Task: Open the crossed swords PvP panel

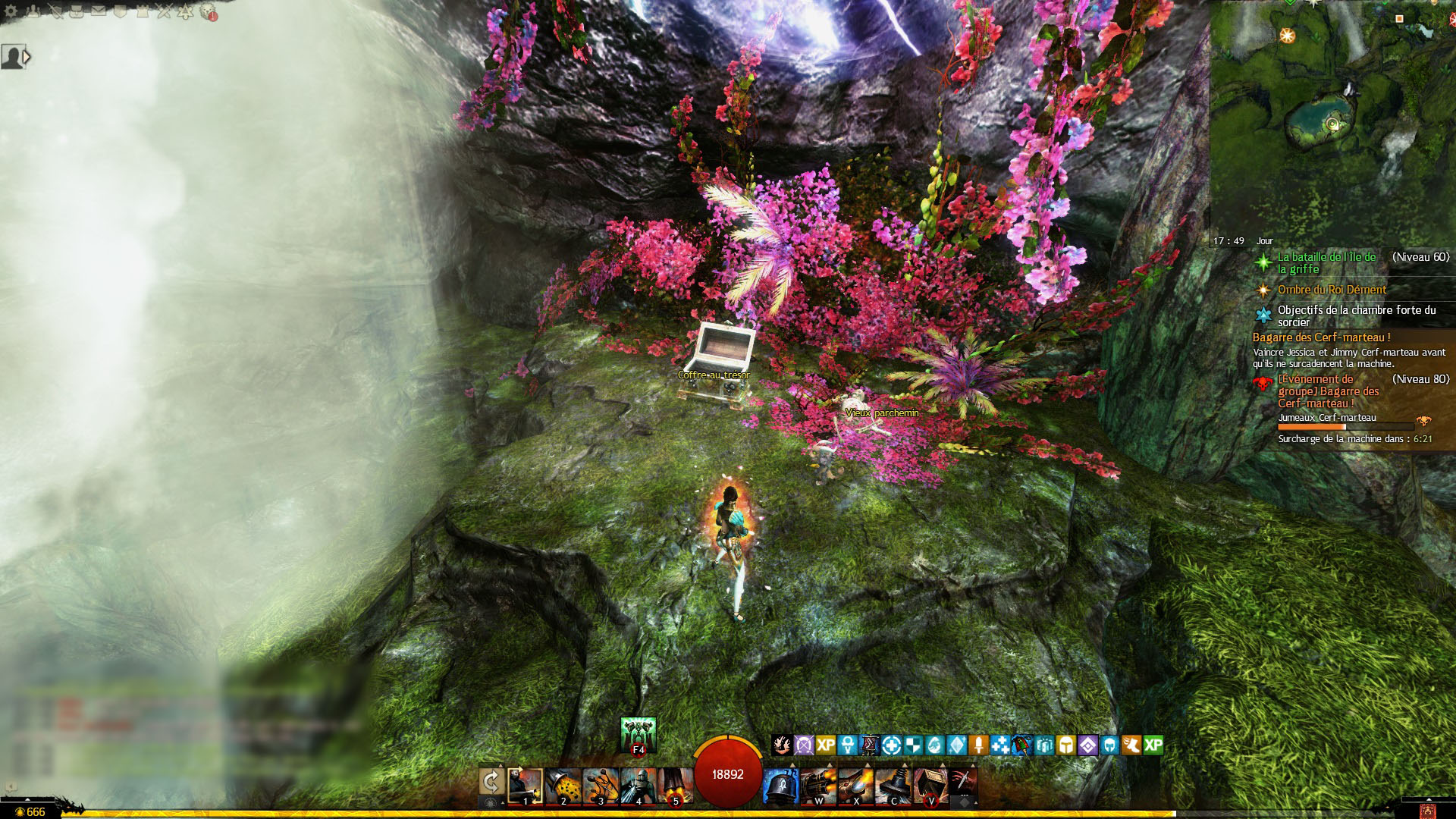Action: pyautogui.click(x=165, y=11)
